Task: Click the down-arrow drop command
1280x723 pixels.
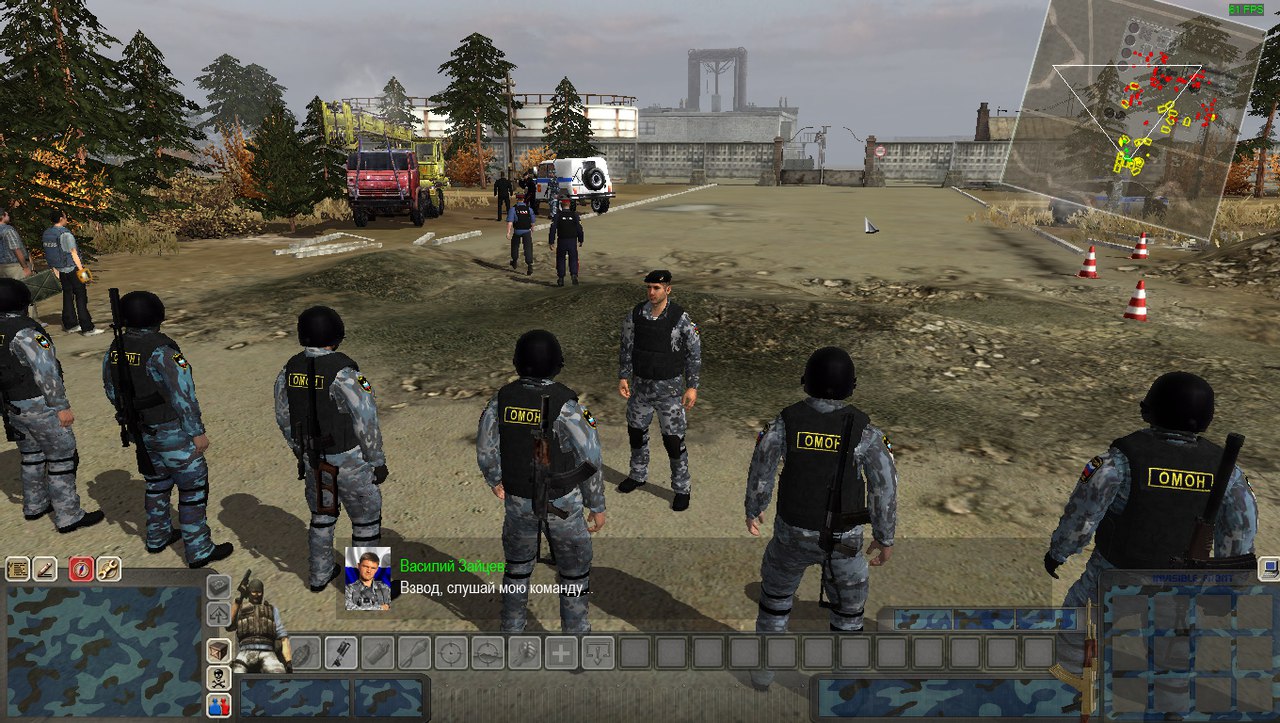Action: (x=598, y=653)
